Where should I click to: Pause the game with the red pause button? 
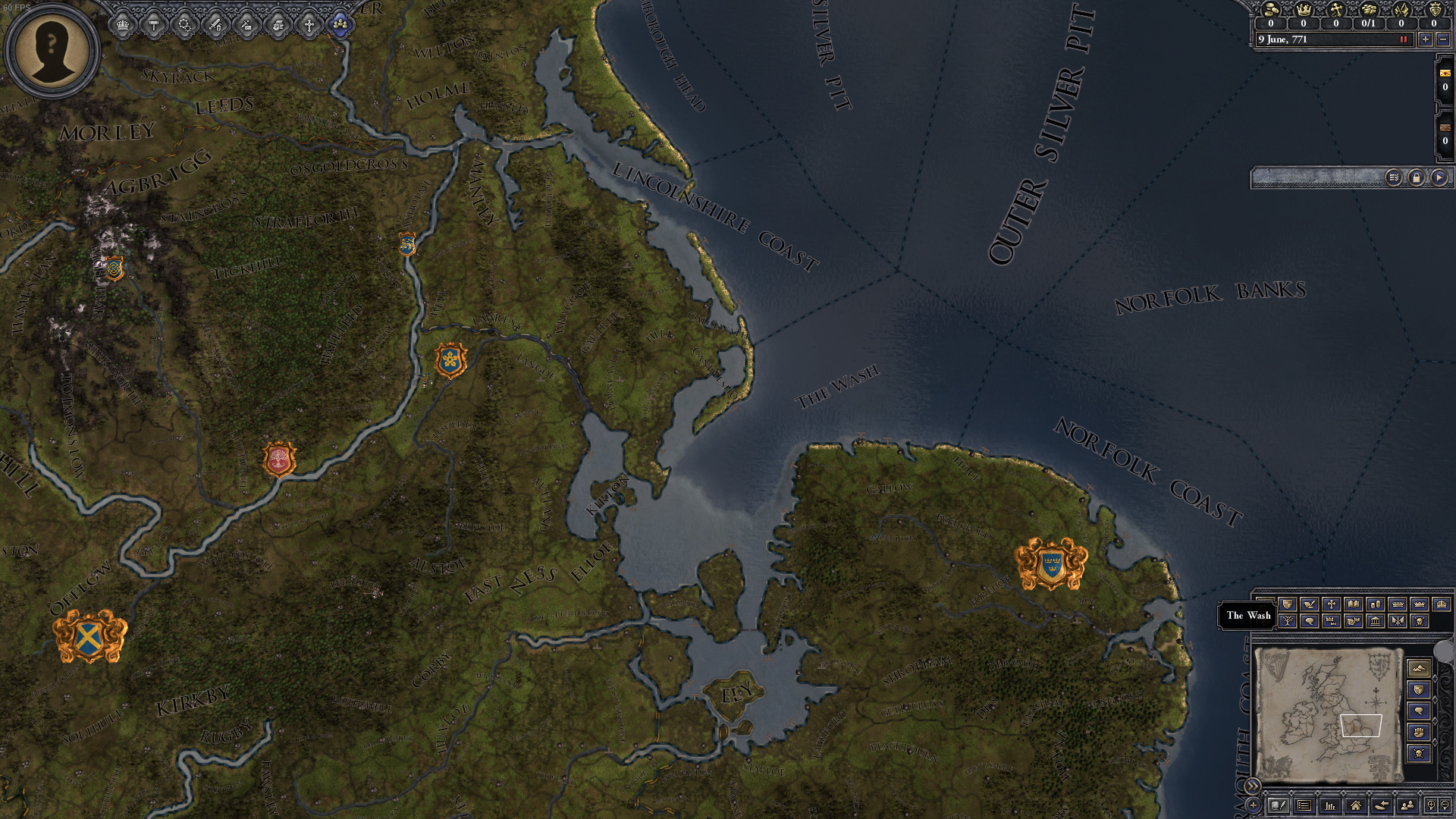(x=1404, y=39)
